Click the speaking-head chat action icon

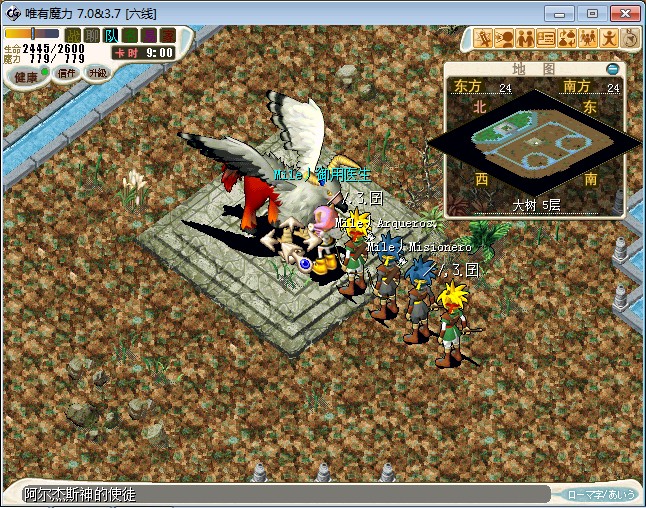[505, 38]
